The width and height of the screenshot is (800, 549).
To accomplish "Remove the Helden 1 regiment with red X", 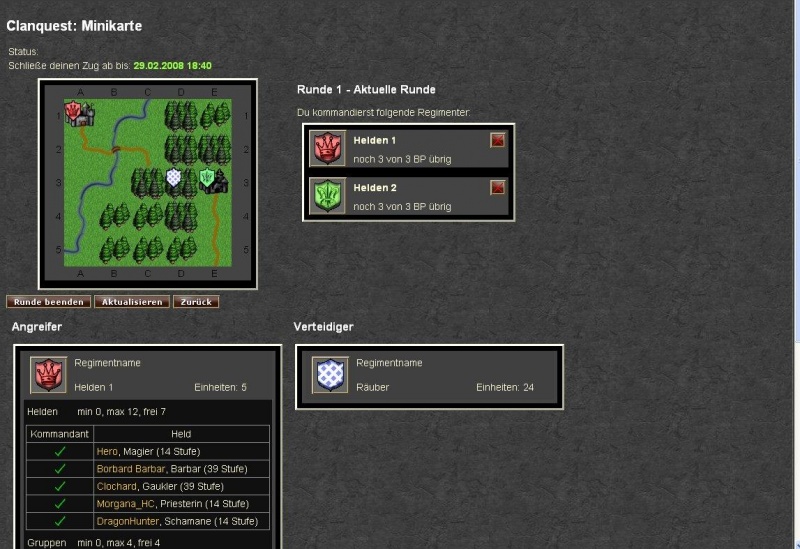I will click(498, 141).
